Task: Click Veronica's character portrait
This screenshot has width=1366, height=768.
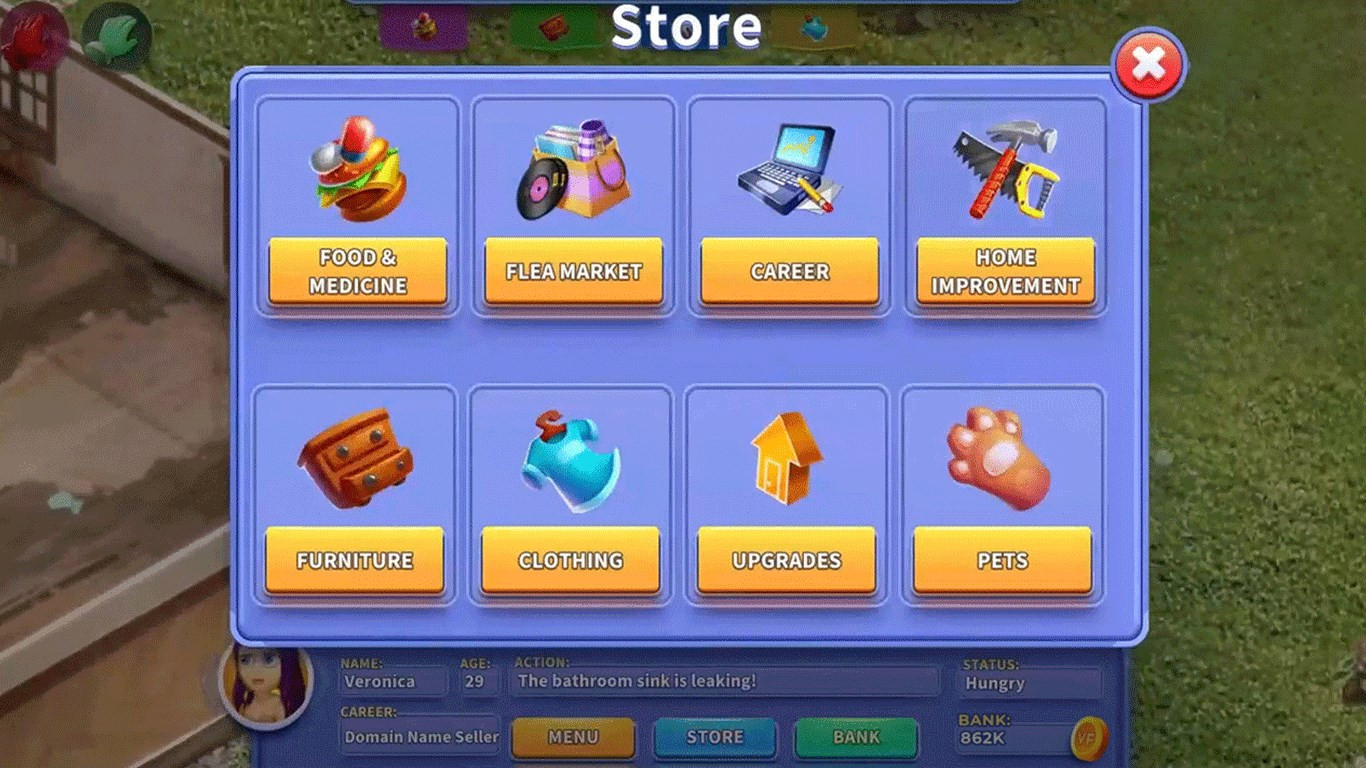Action: [267, 682]
